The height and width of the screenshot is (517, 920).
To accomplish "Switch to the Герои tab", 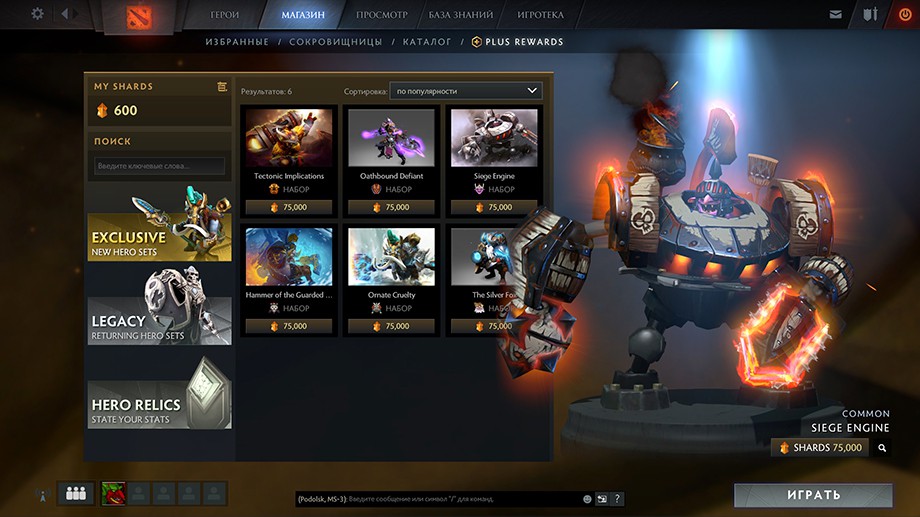I will point(225,15).
